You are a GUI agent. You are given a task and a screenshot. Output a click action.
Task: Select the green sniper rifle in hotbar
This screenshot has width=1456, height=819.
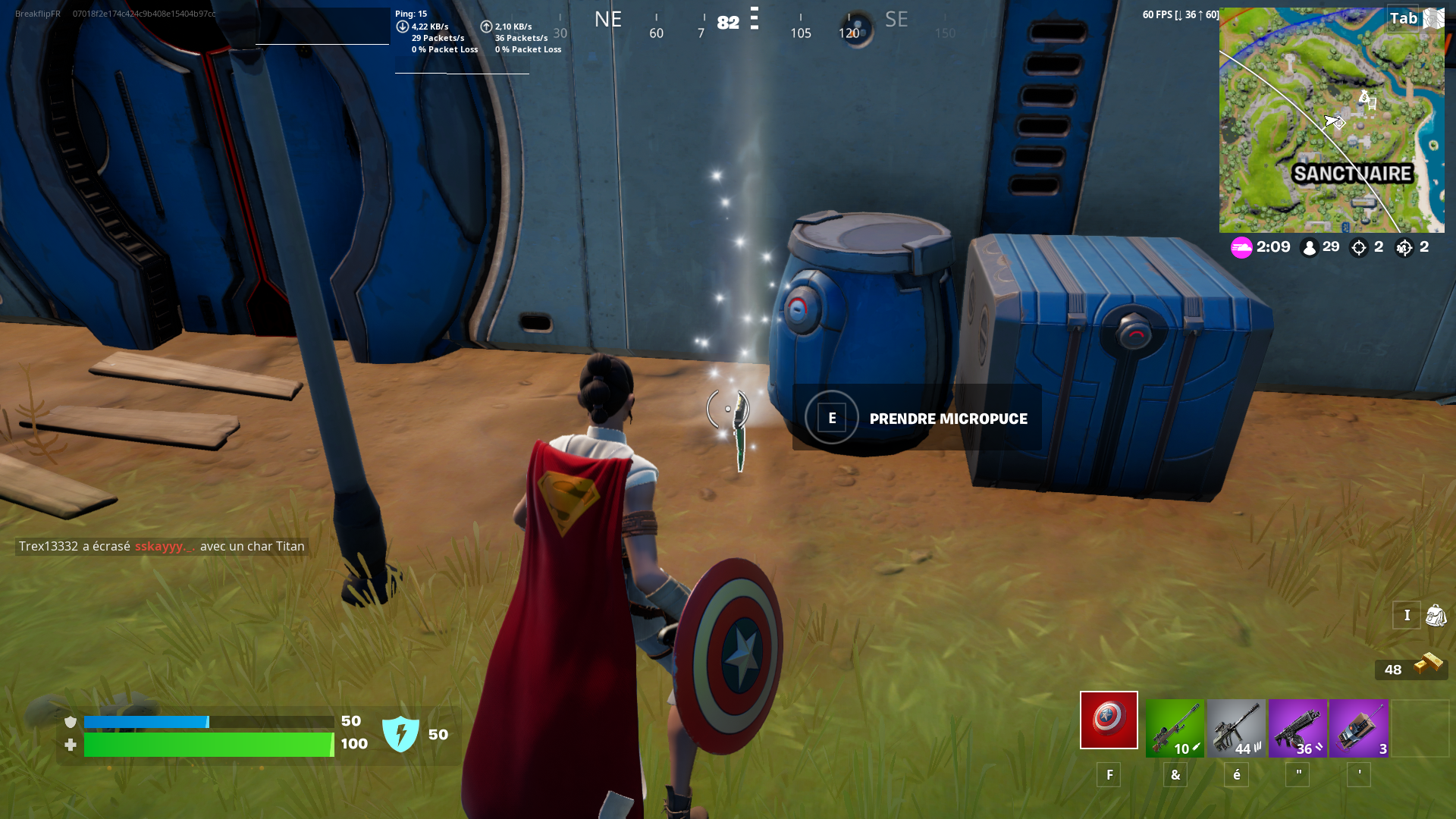[x=1174, y=724]
